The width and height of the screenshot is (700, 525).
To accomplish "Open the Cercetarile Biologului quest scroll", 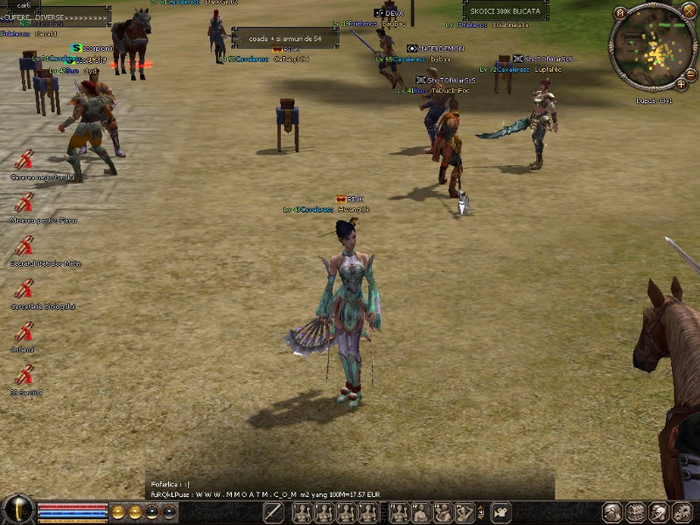I will coord(24,289).
